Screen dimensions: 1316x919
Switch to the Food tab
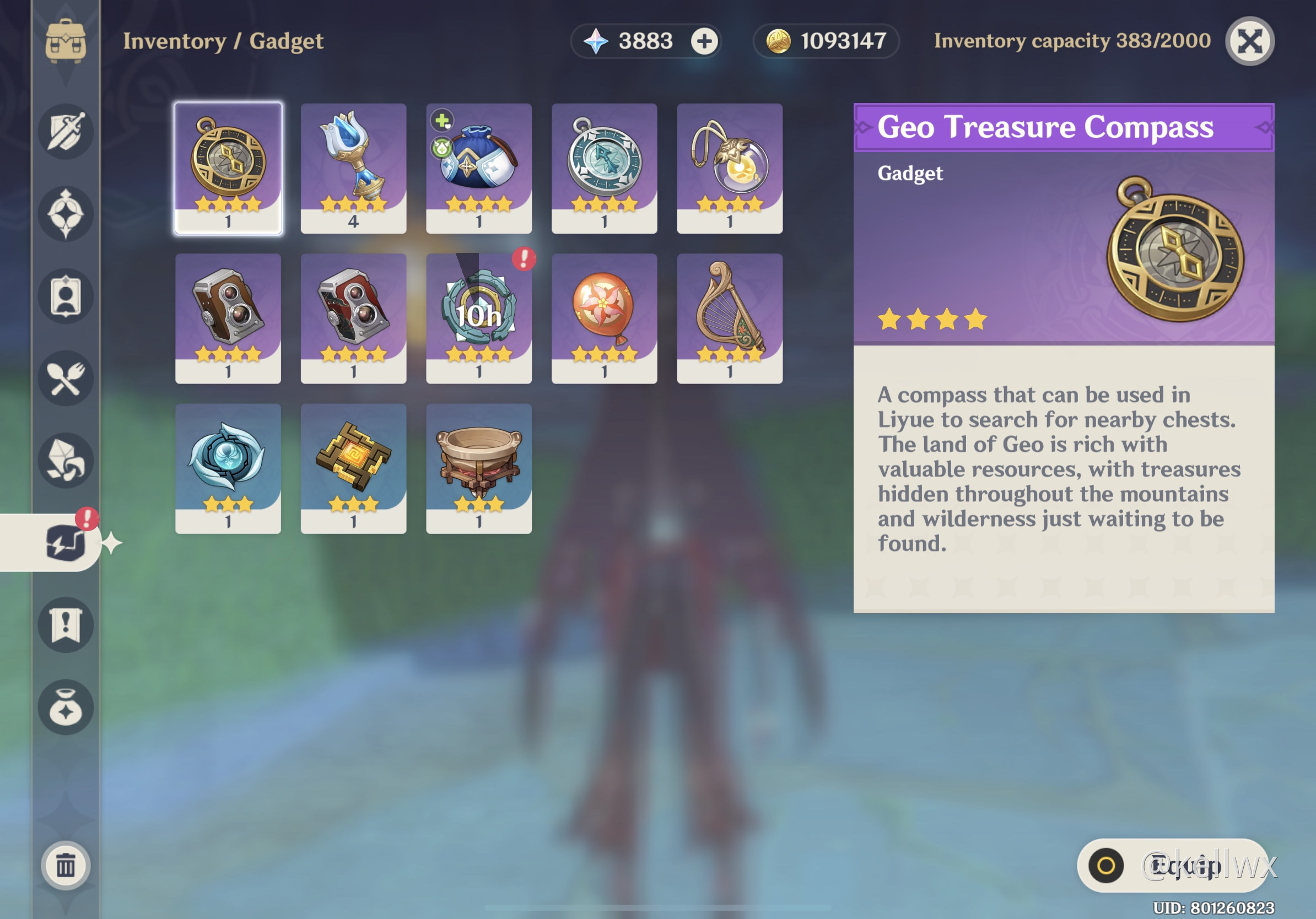(x=66, y=378)
